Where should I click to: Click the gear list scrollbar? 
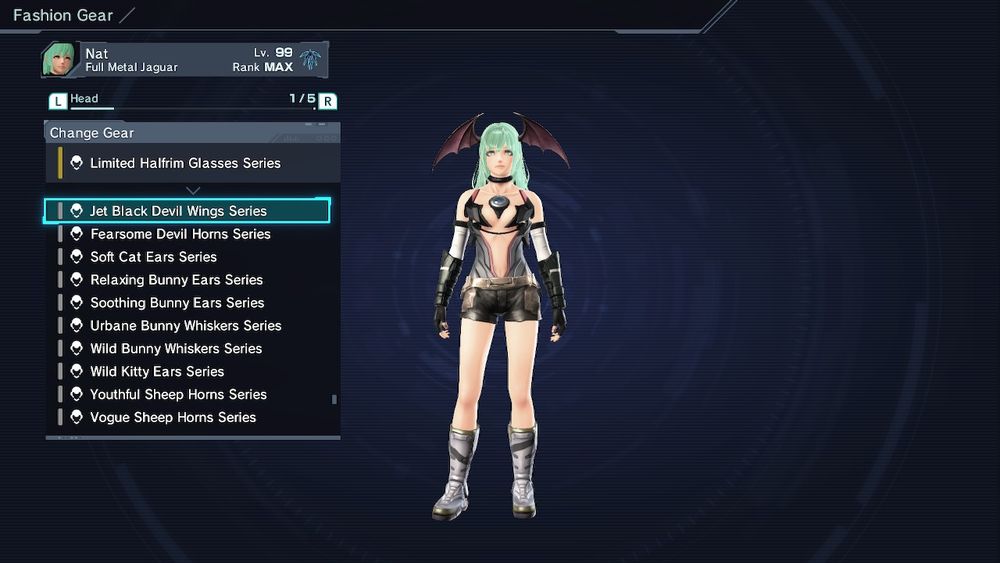pyautogui.click(x=334, y=399)
